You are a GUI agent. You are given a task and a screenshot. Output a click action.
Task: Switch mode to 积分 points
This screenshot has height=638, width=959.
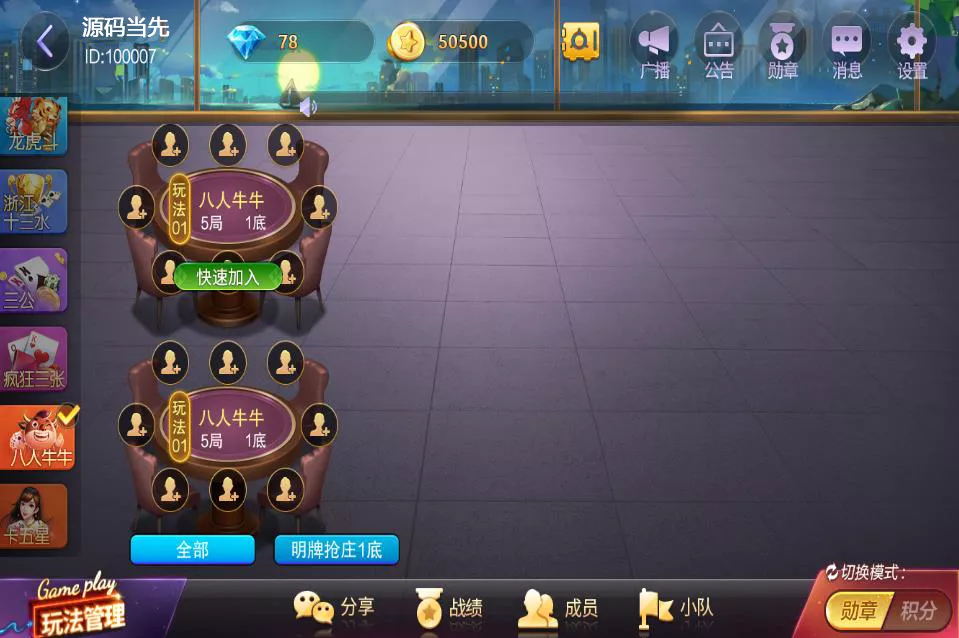click(918, 610)
